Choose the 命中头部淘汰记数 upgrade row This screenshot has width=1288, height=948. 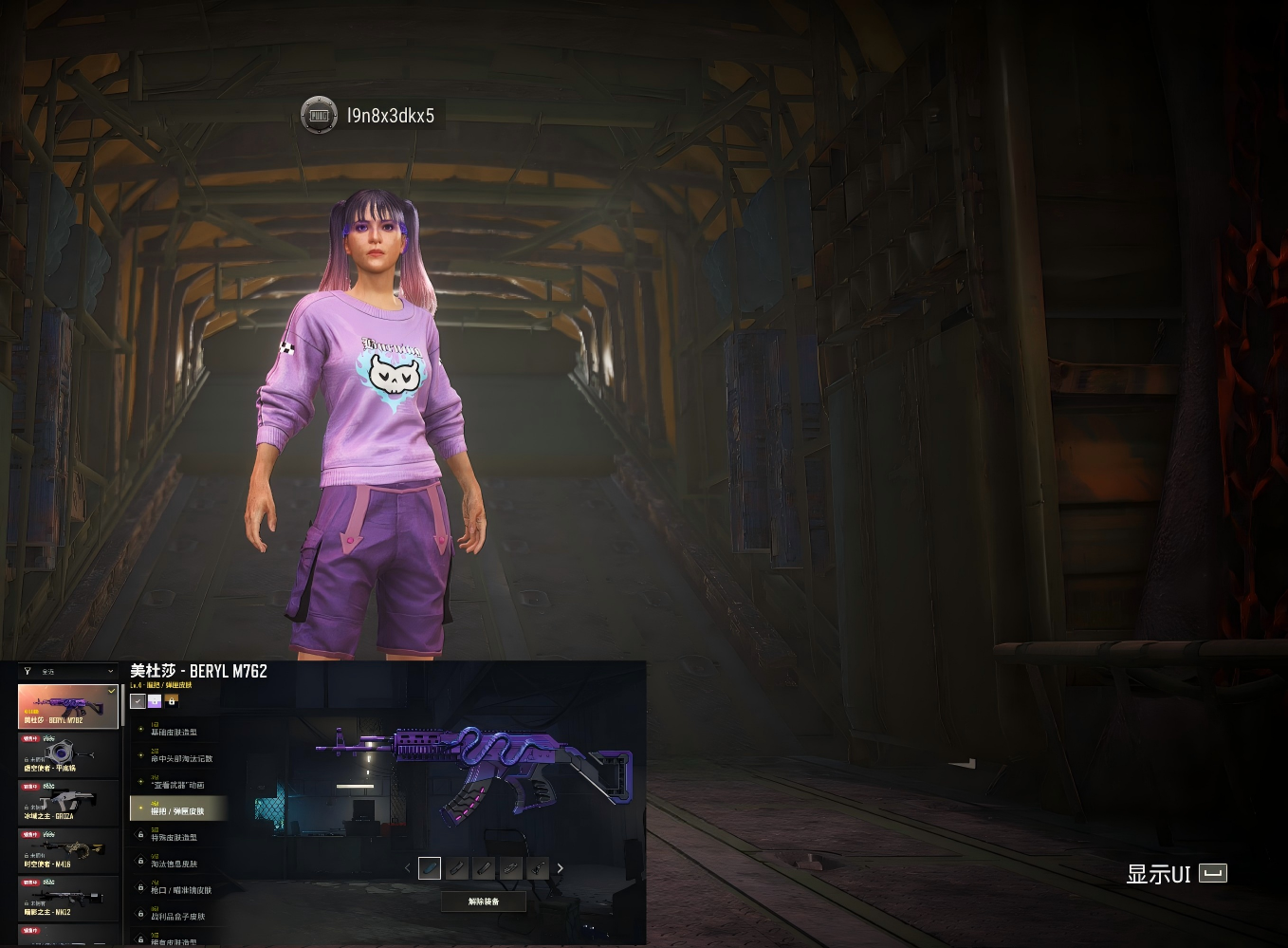pyautogui.click(x=178, y=757)
